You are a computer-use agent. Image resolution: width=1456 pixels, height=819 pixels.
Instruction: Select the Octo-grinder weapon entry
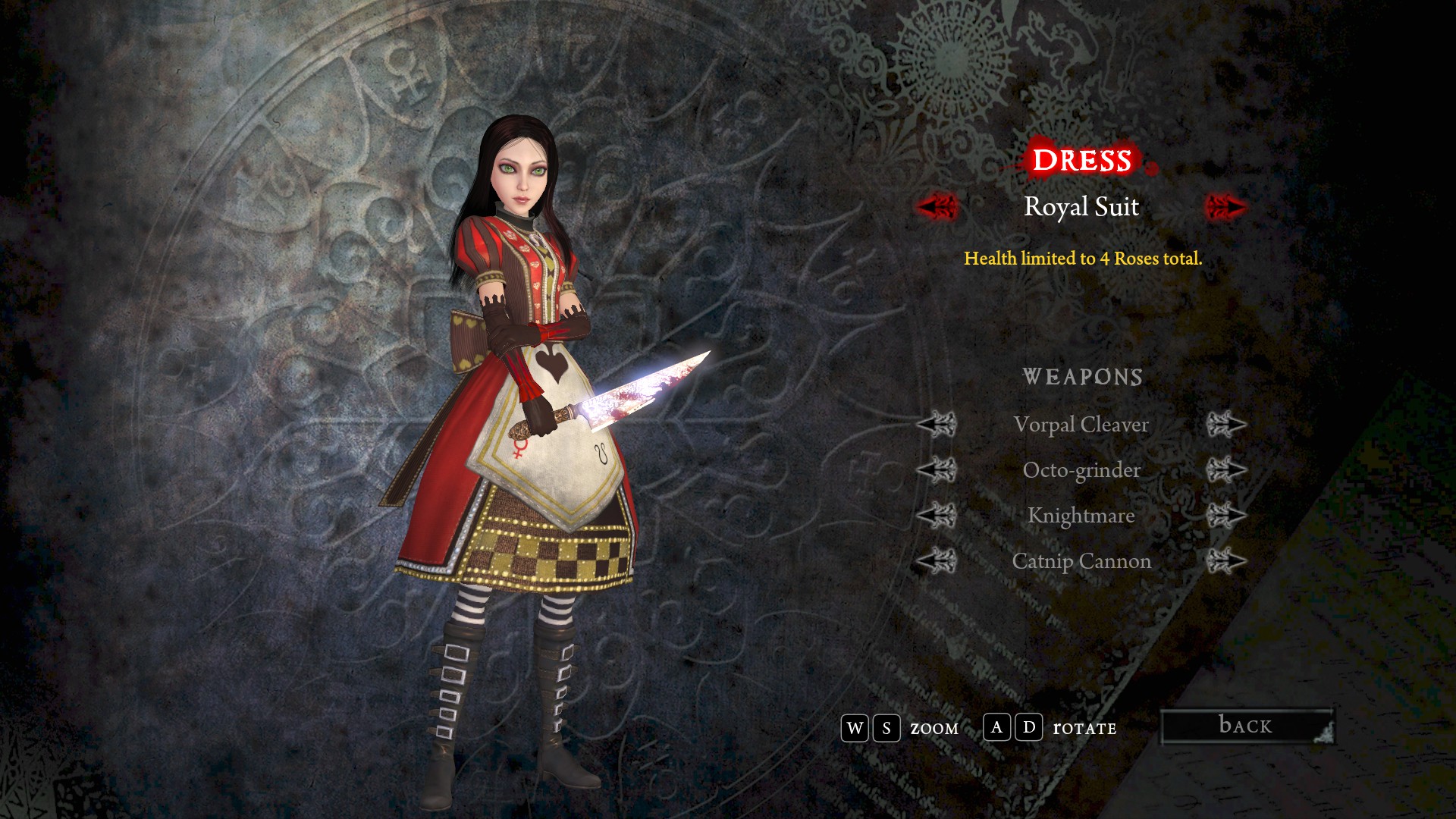(1081, 470)
